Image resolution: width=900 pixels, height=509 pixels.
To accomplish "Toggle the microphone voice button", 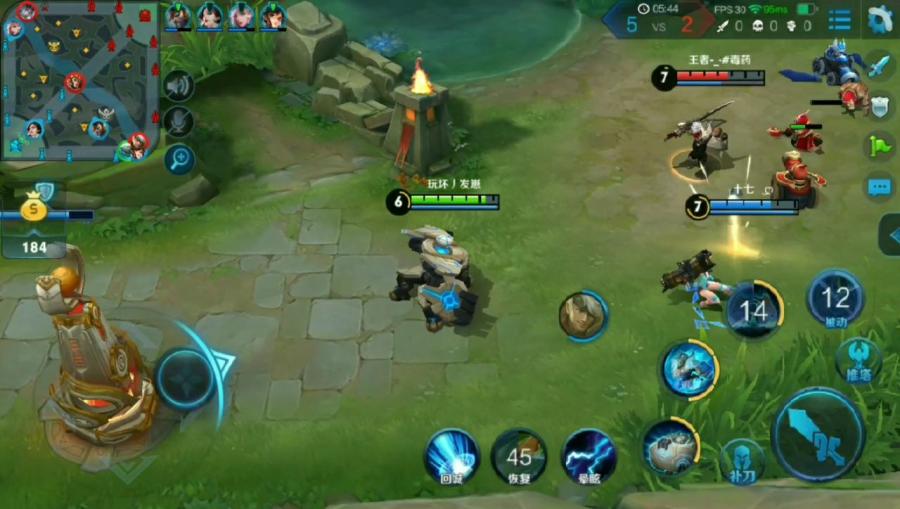I will (x=179, y=121).
